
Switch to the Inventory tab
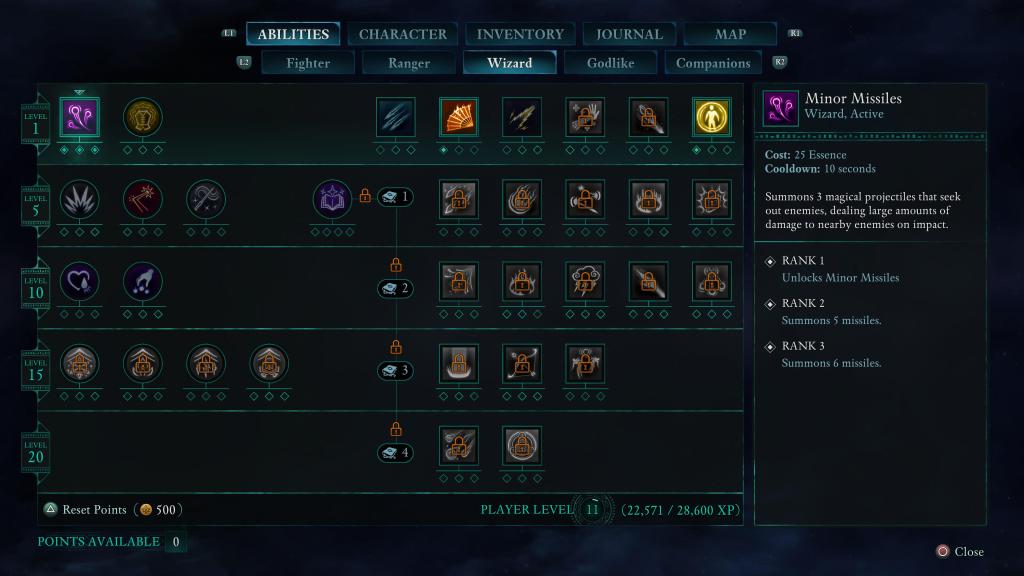520,34
